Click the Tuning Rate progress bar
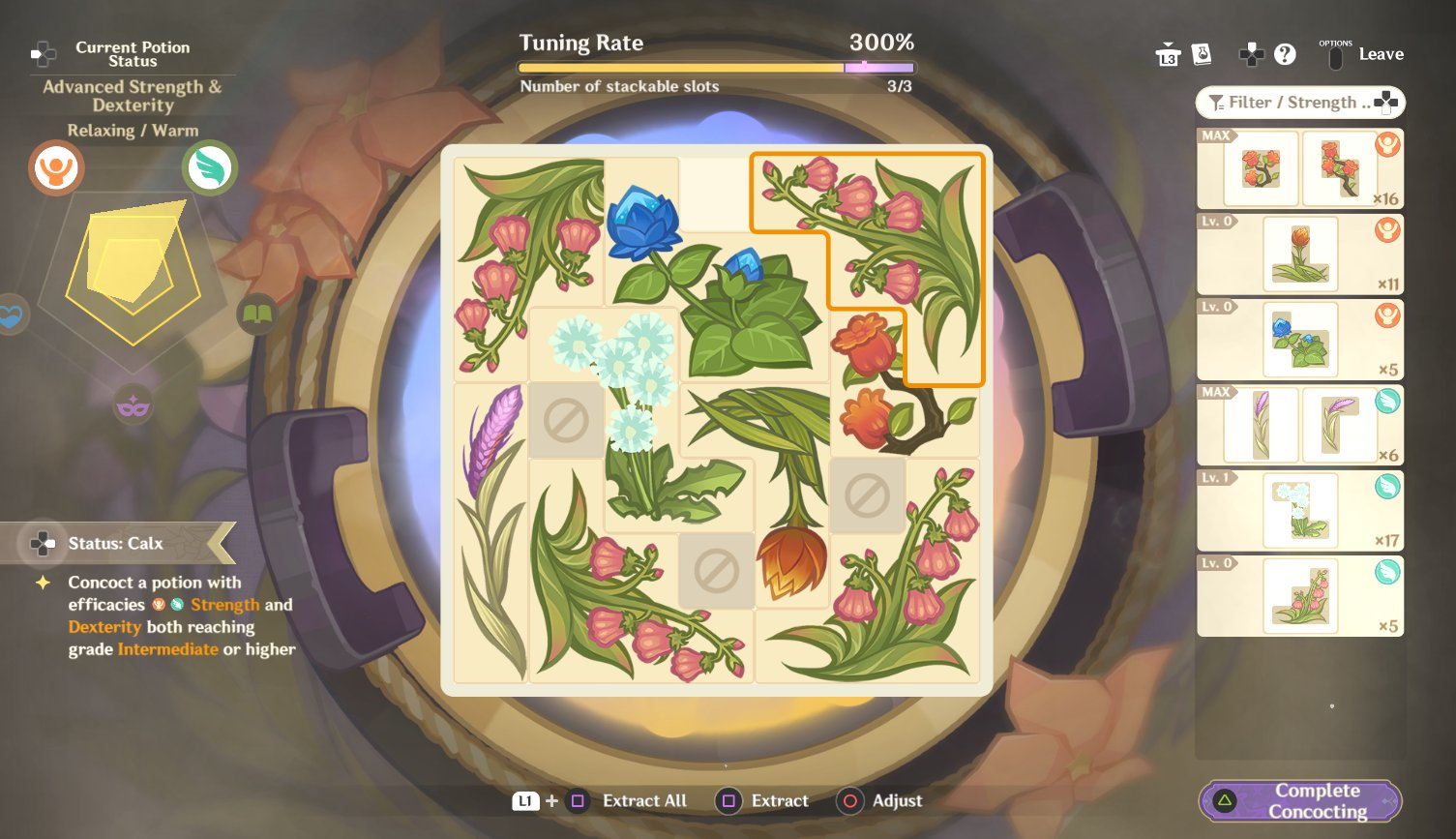Screen dimensions: 1456x839 point(716,67)
